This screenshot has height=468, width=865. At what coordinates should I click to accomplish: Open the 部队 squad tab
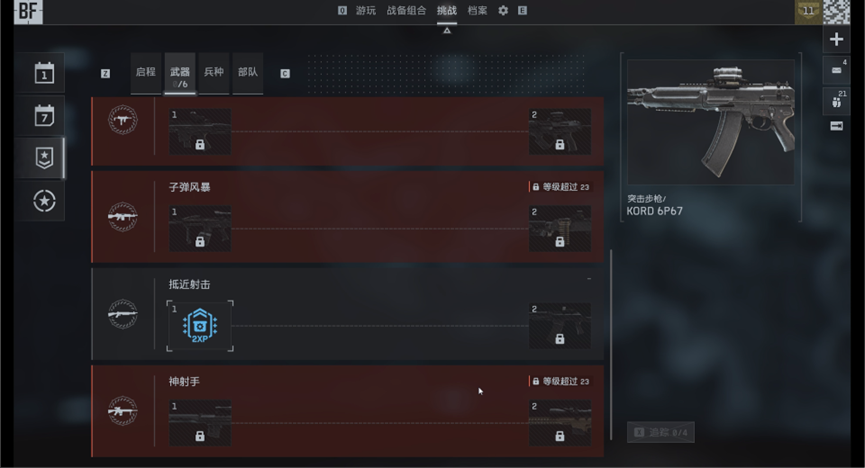point(247,73)
